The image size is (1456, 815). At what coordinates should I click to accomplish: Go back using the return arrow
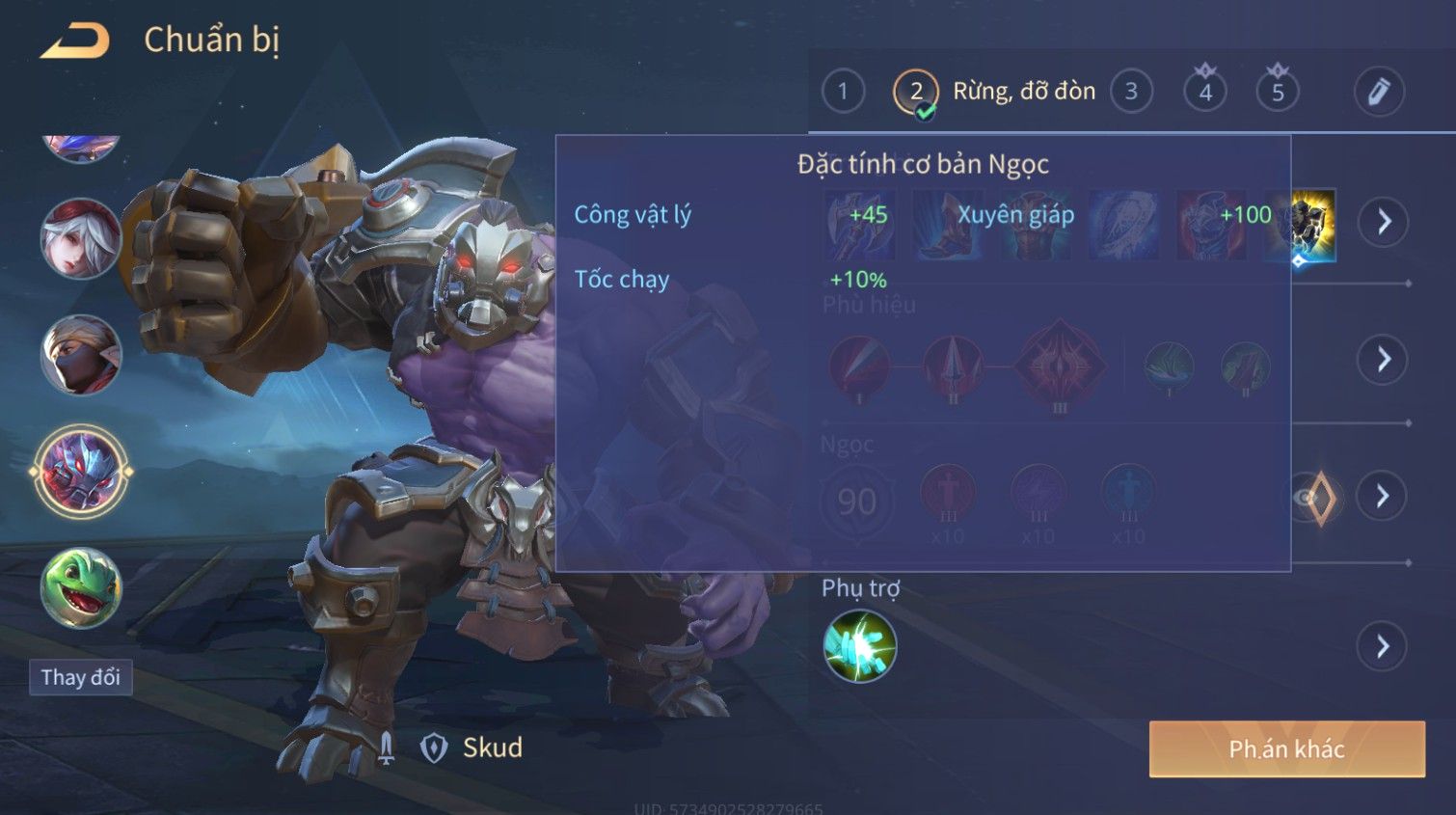74,41
